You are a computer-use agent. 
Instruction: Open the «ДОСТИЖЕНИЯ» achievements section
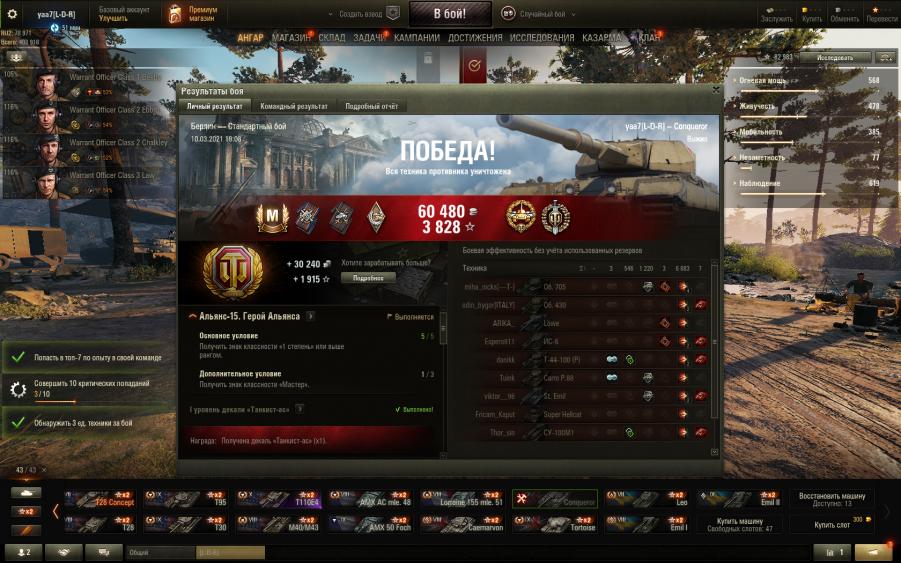(475, 38)
